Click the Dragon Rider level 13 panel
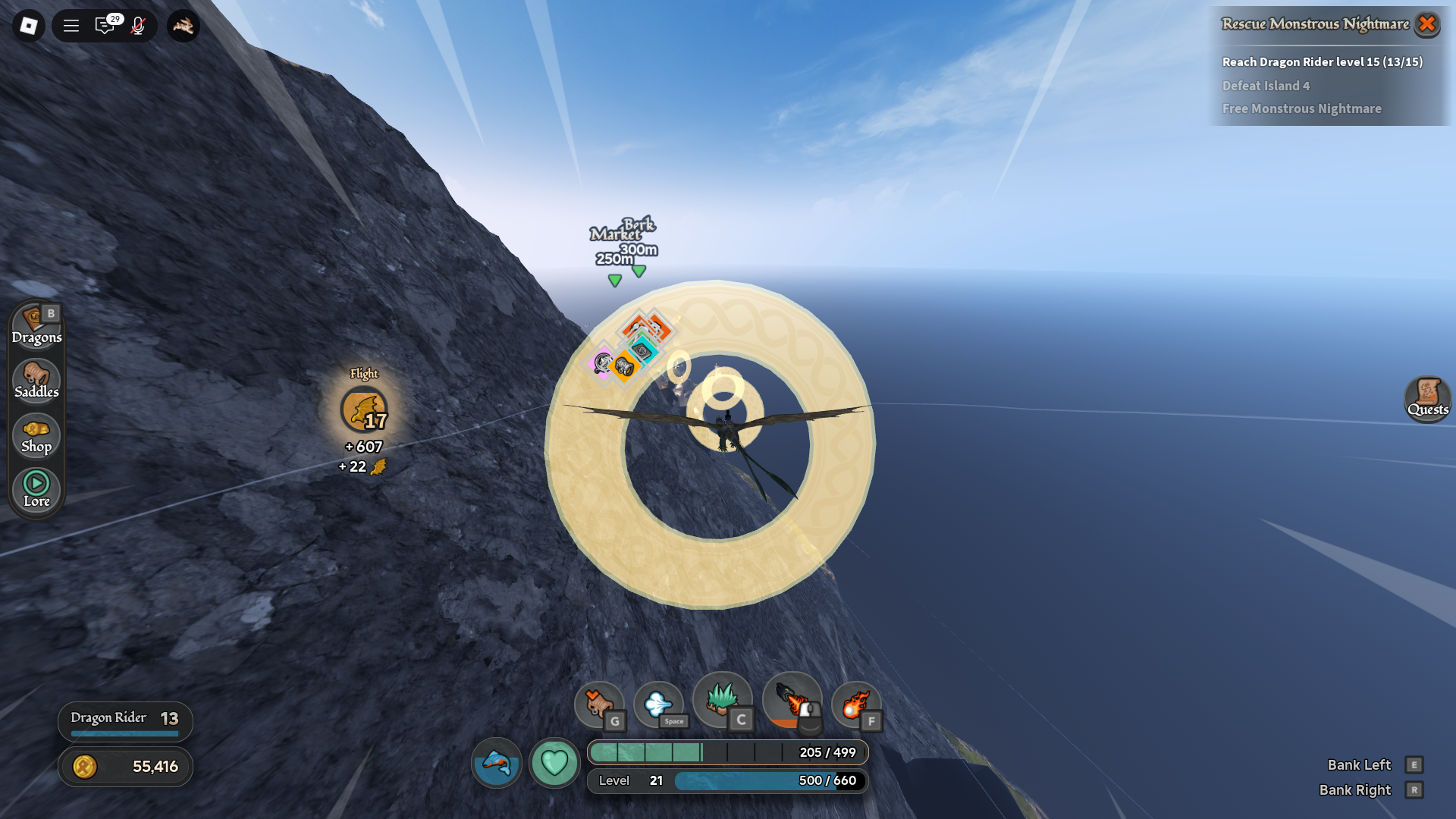This screenshot has width=1456, height=819. [x=125, y=720]
